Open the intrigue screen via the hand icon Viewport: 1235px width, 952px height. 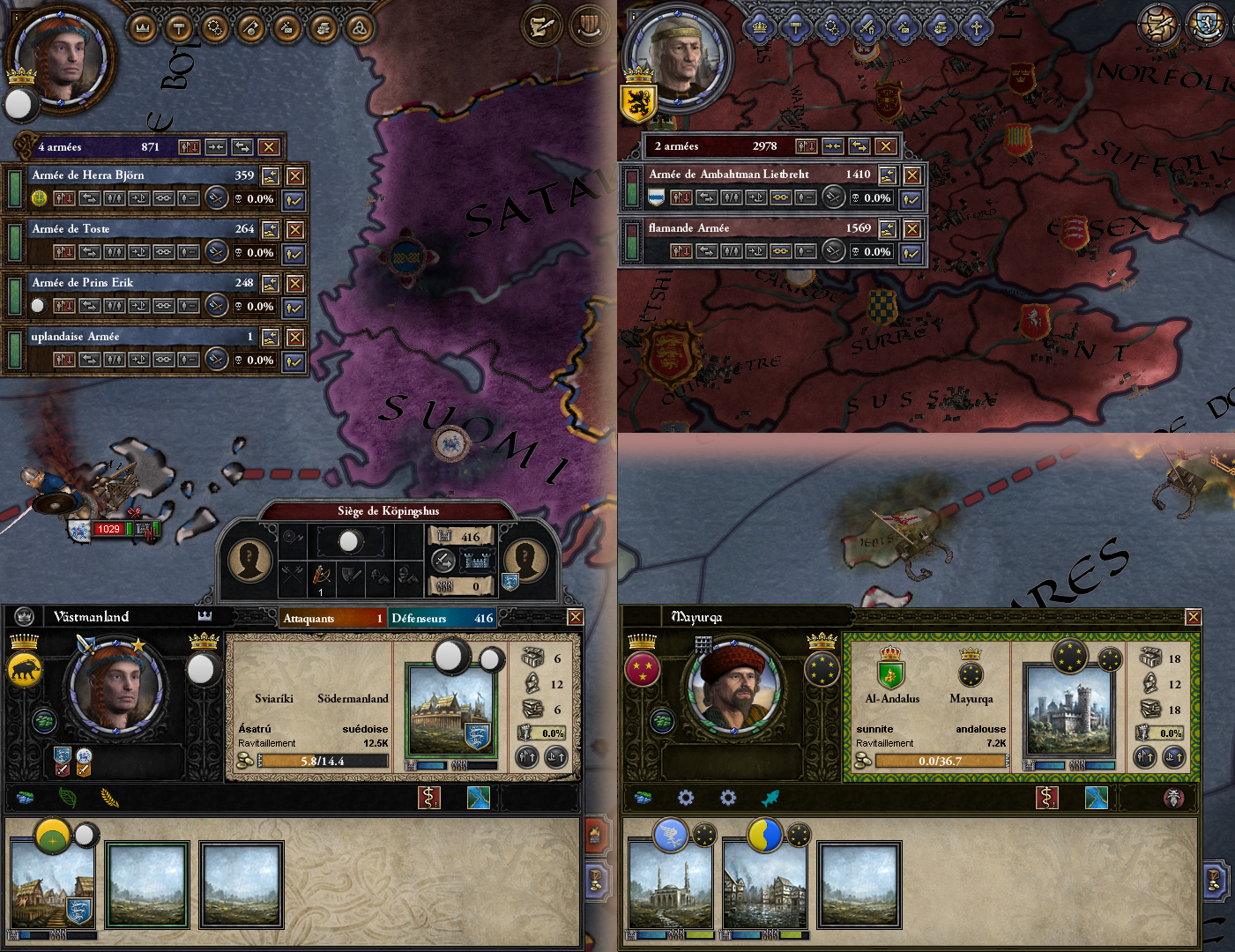click(x=322, y=27)
